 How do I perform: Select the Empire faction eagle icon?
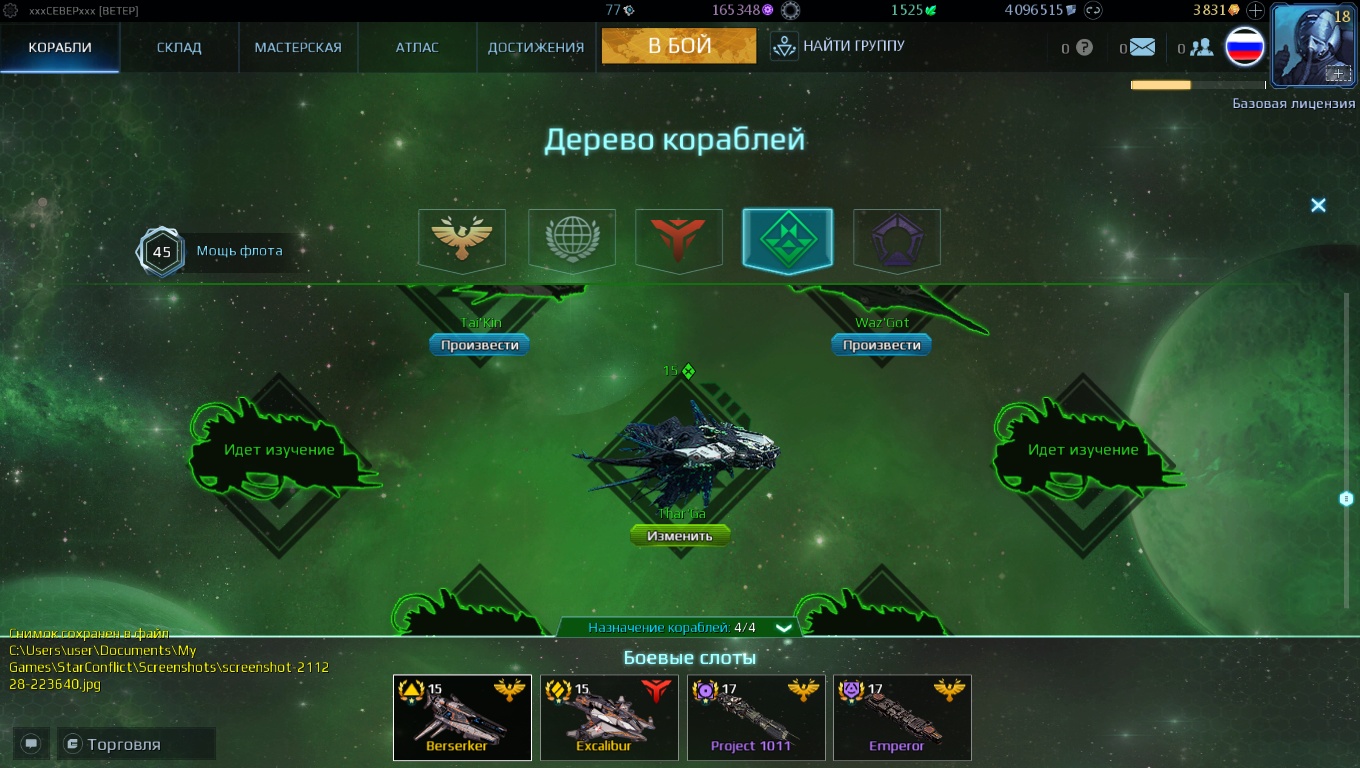(461, 239)
